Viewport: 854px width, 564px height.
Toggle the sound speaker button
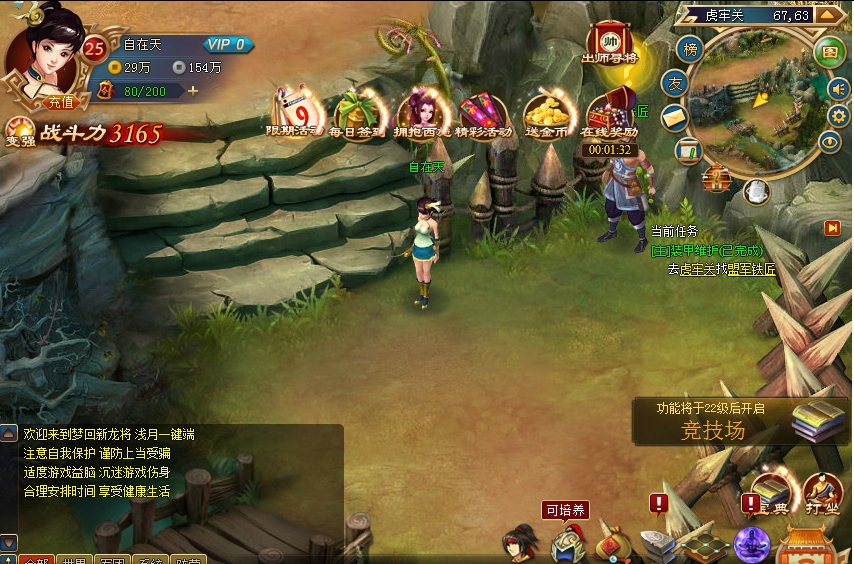pyautogui.click(x=837, y=88)
